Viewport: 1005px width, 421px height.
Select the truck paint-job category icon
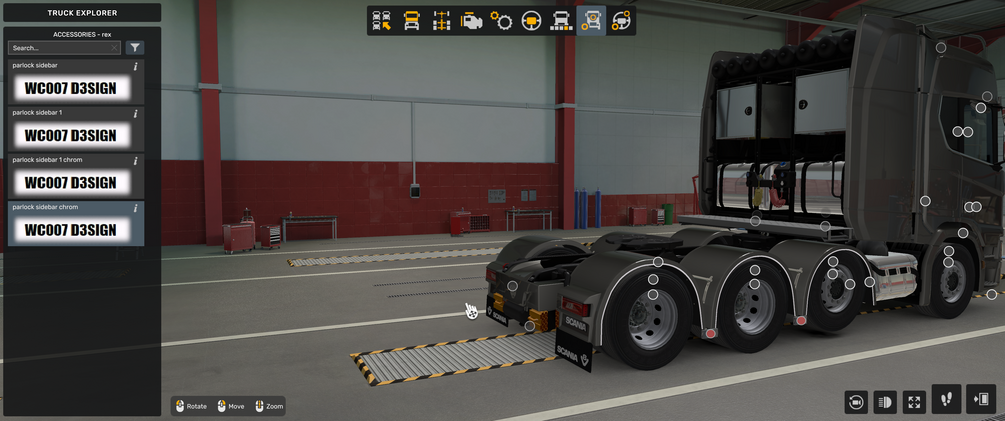[x=561, y=20]
